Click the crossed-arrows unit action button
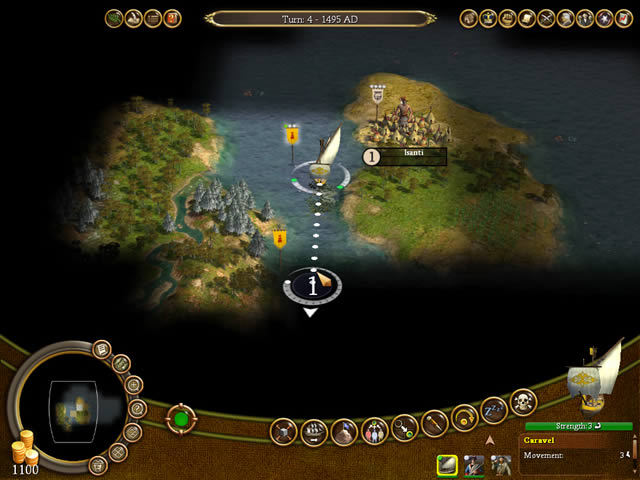 click(x=284, y=432)
